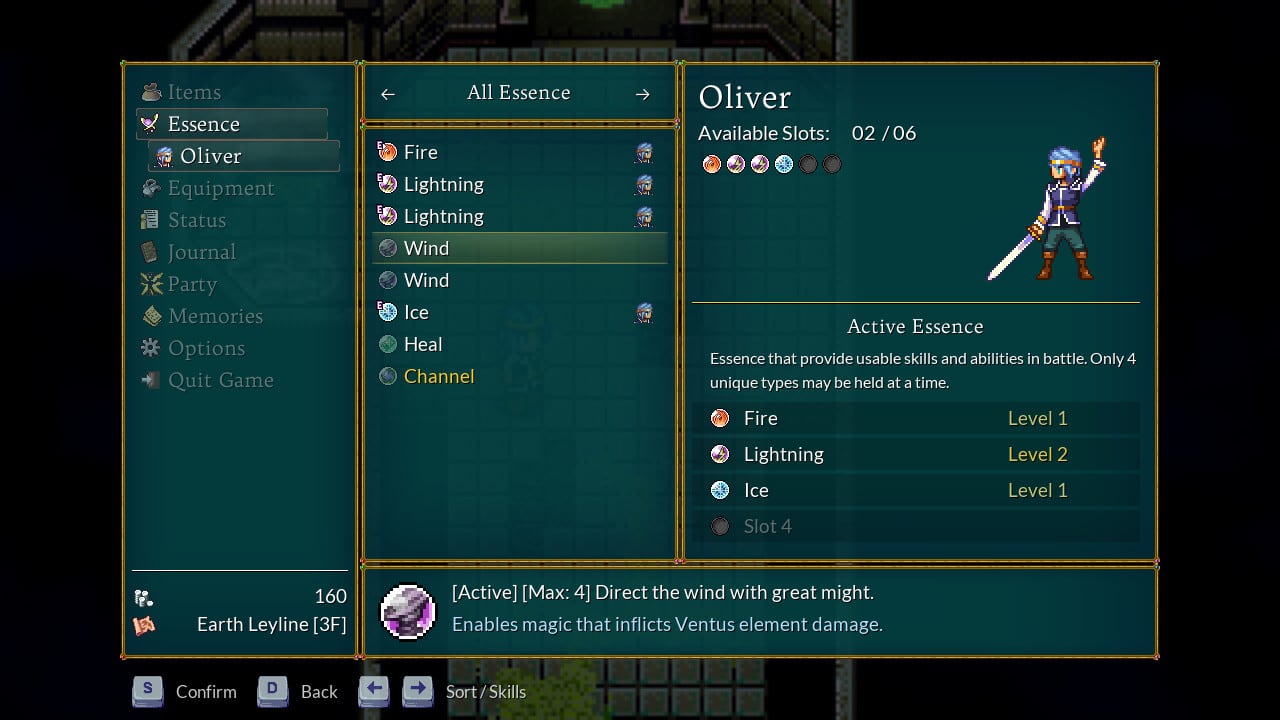Pick the Heal essence

[x=422, y=344]
